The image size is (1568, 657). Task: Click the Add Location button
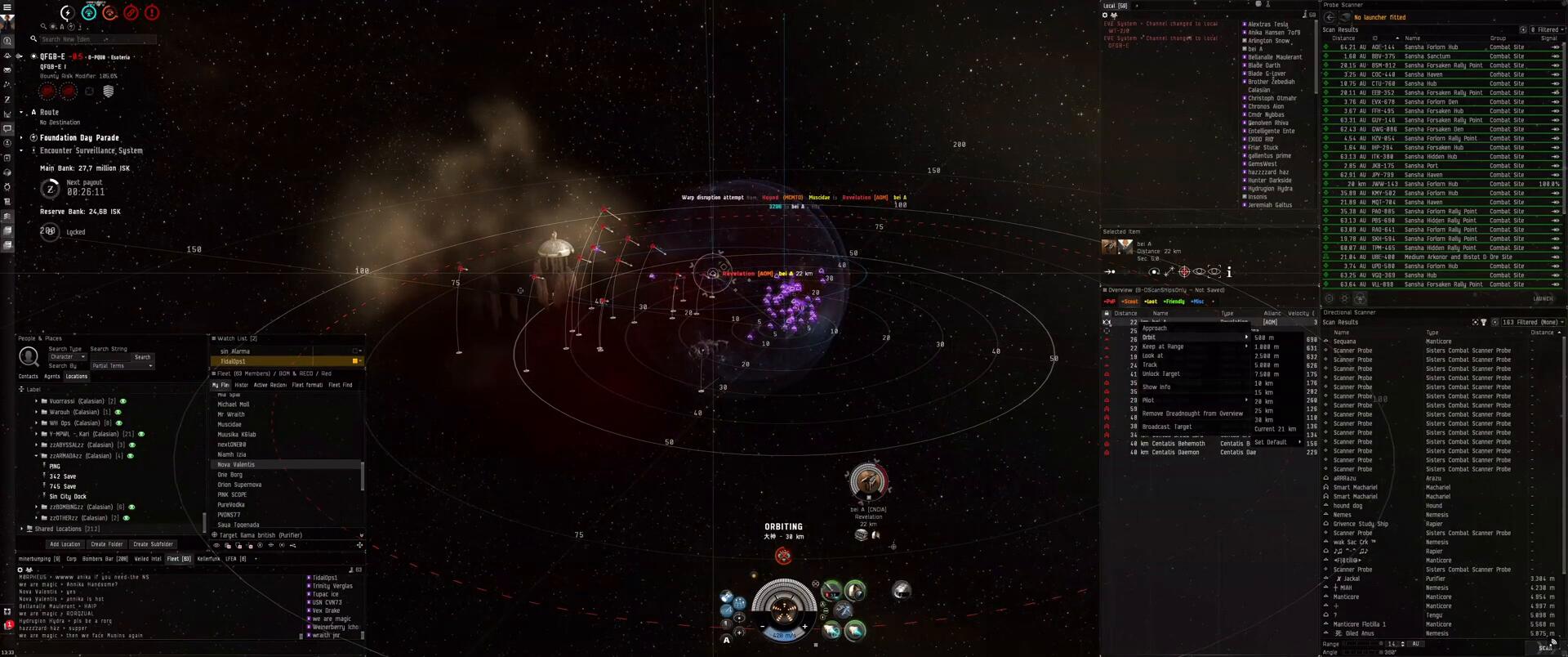pos(65,544)
